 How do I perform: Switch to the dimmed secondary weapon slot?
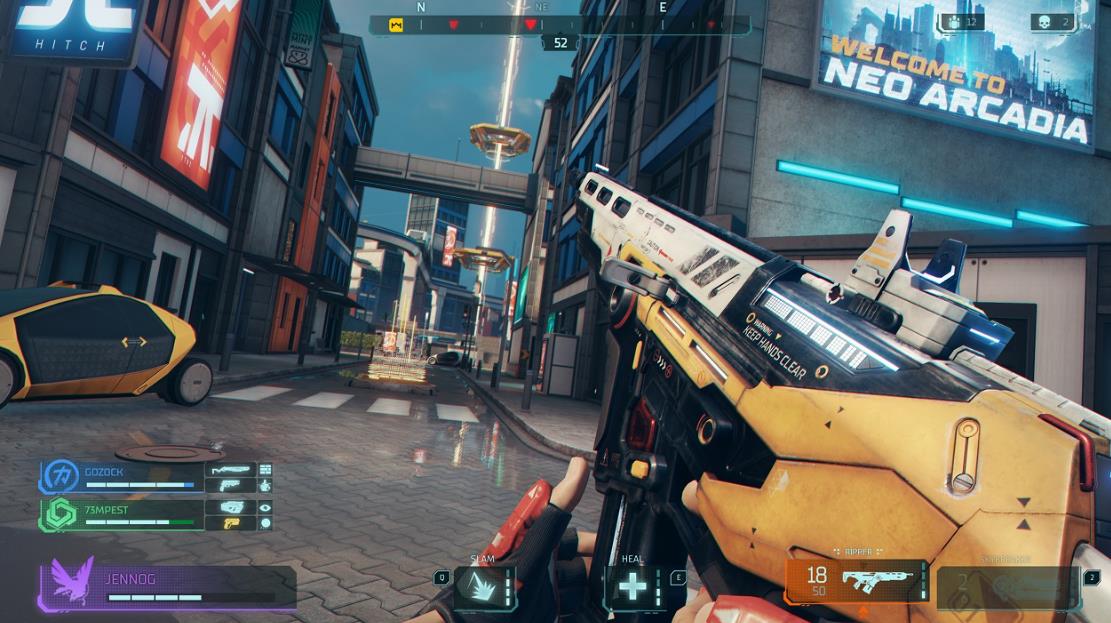tap(1008, 587)
